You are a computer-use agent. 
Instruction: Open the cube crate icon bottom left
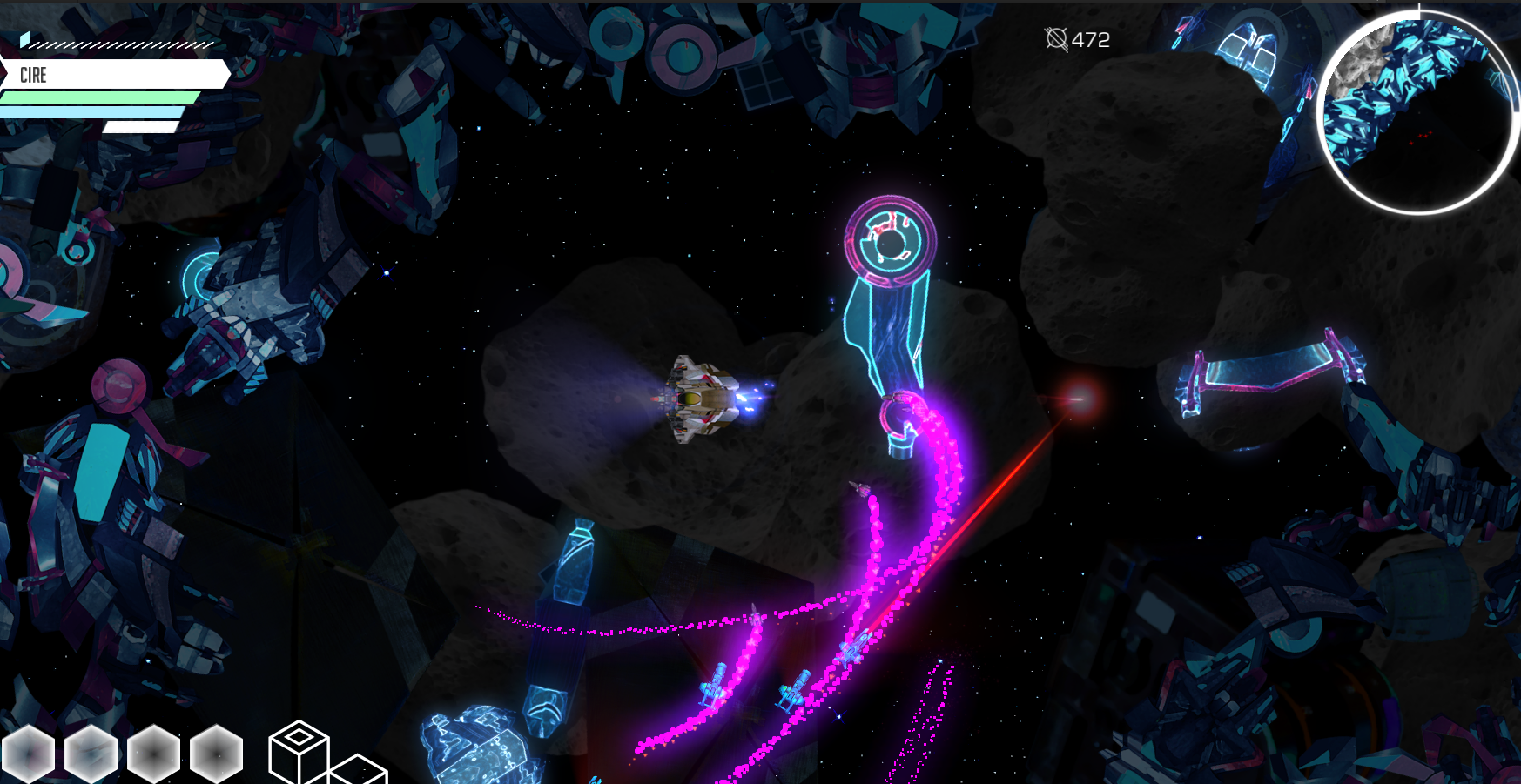pyautogui.click(x=299, y=750)
